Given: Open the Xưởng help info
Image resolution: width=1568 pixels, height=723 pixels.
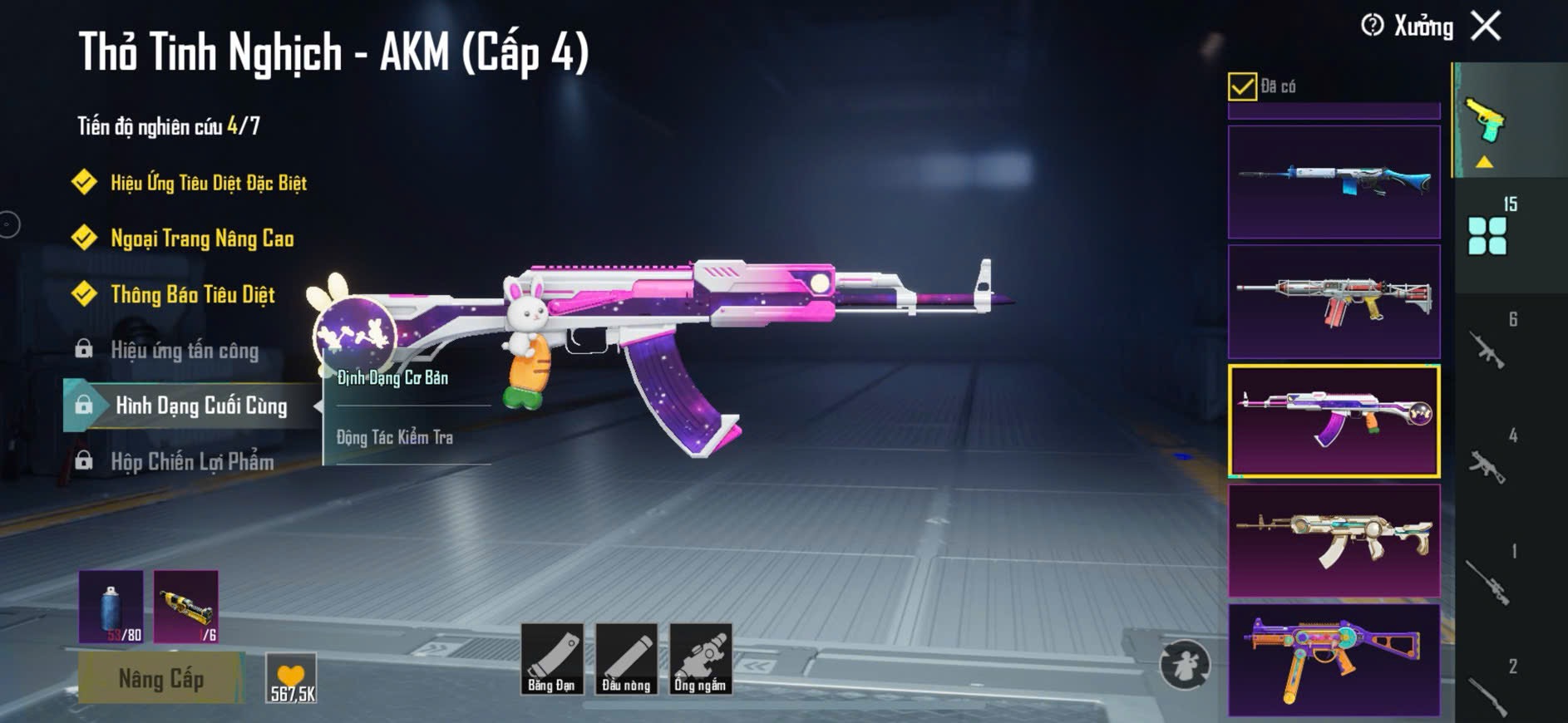Looking at the screenshot, I should (1372, 26).
